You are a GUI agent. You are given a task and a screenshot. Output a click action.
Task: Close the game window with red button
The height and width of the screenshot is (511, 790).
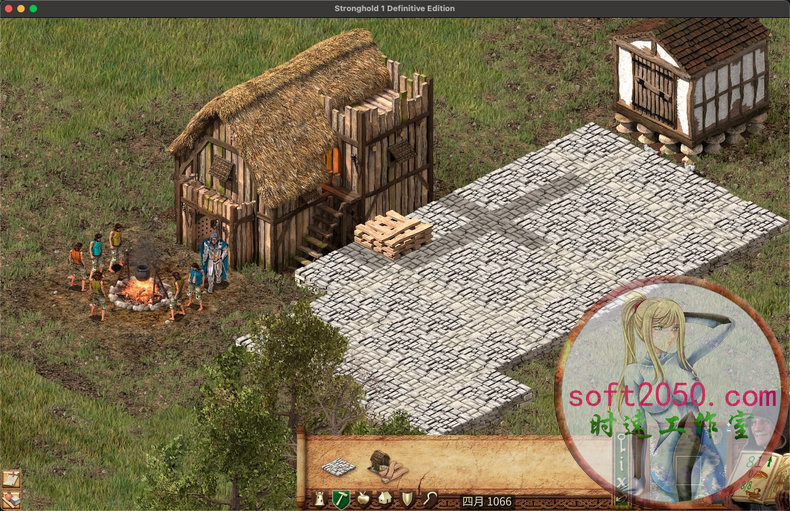[7, 8]
